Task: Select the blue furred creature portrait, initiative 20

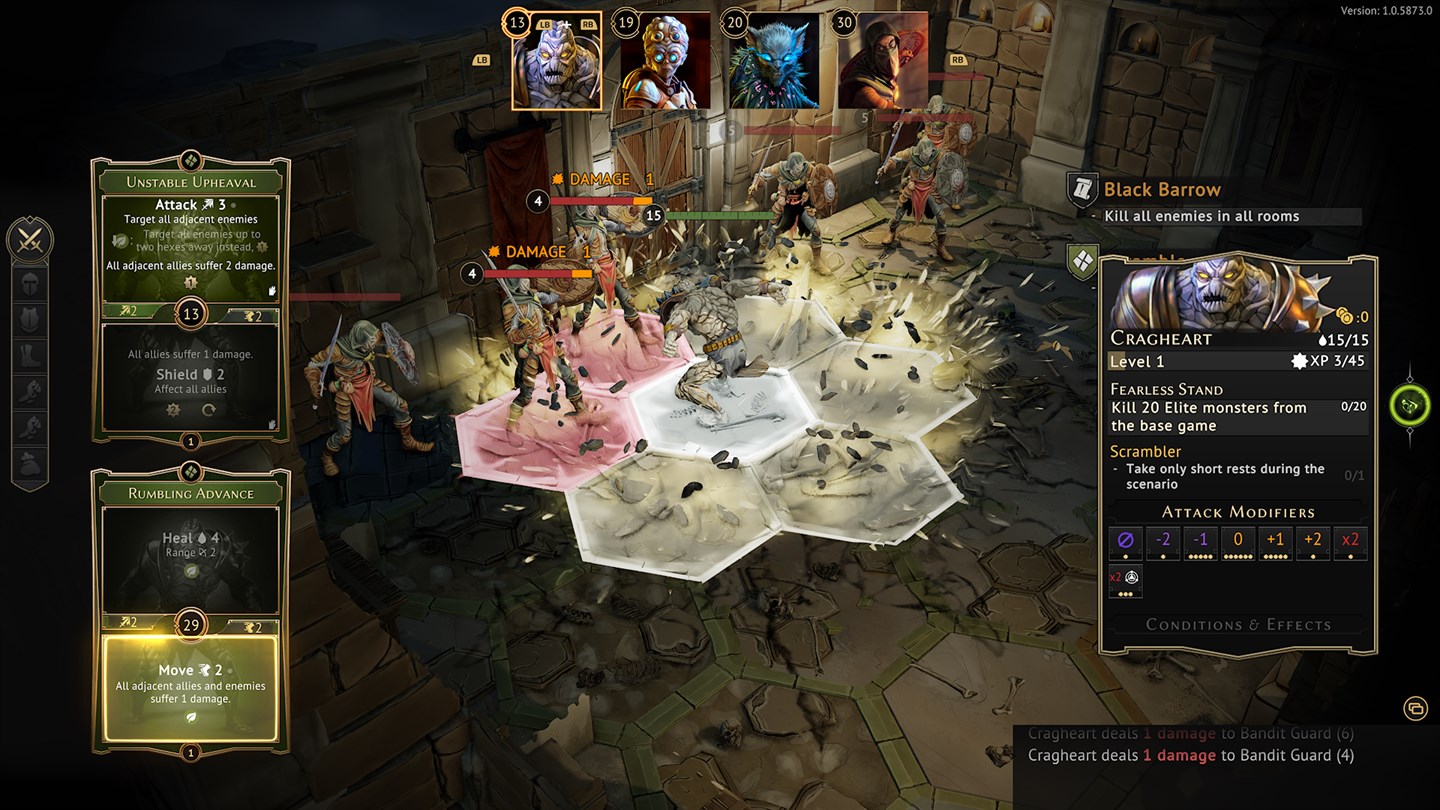Action: coord(774,61)
